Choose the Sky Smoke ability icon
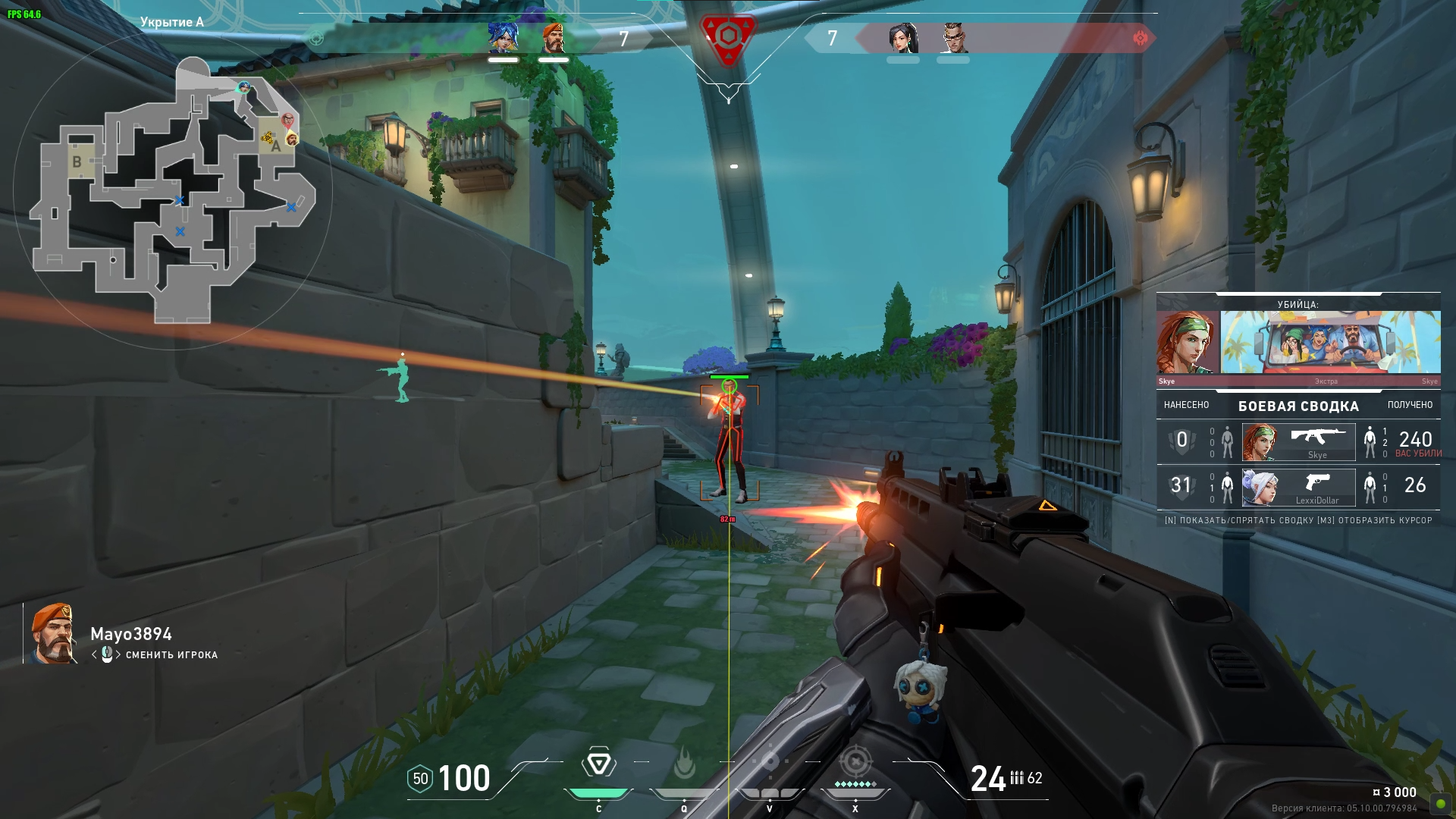 (770, 761)
